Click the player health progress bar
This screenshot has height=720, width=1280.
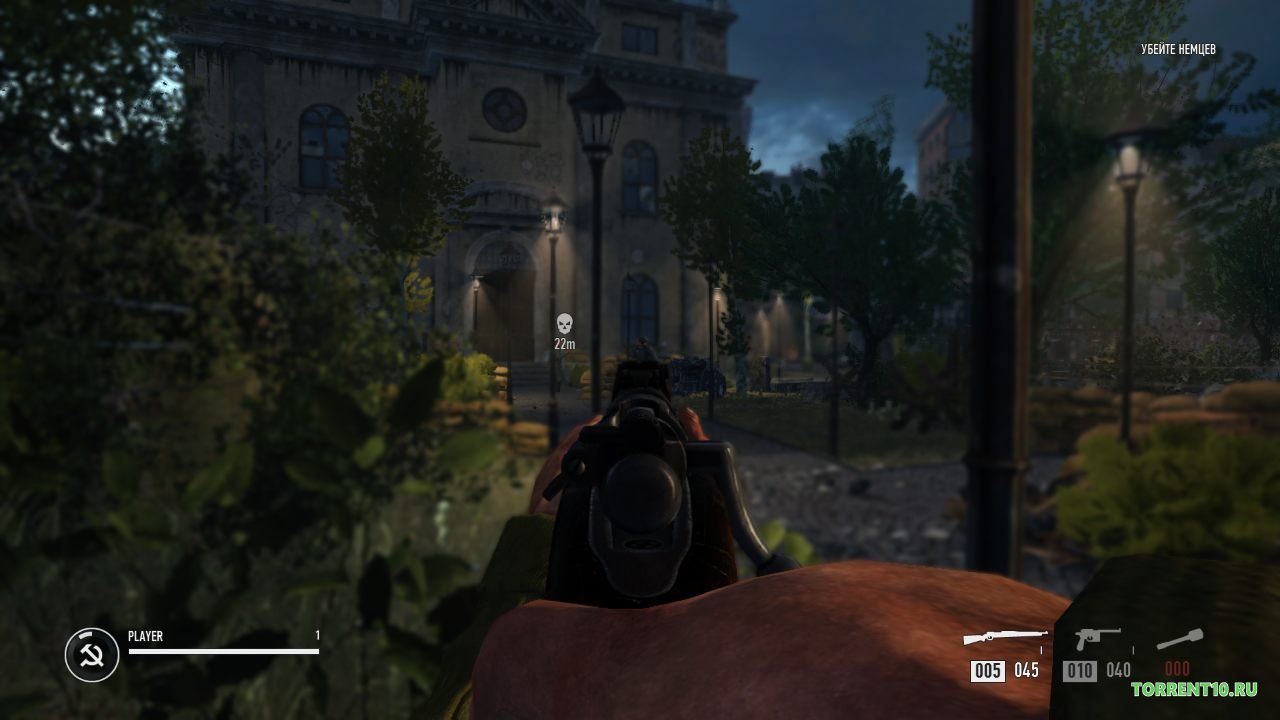[222, 652]
